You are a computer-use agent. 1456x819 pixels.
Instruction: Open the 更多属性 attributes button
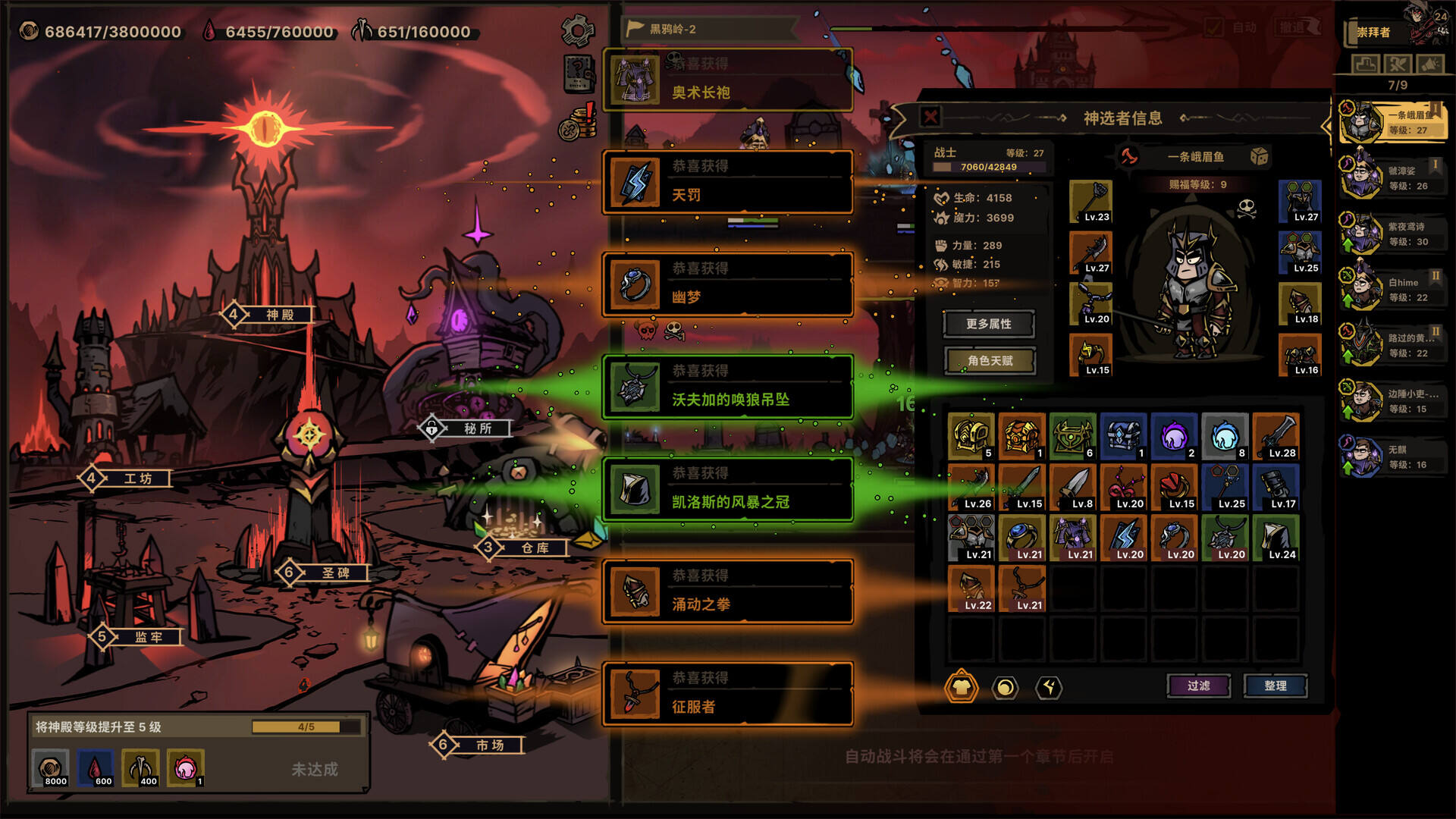(x=988, y=324)
